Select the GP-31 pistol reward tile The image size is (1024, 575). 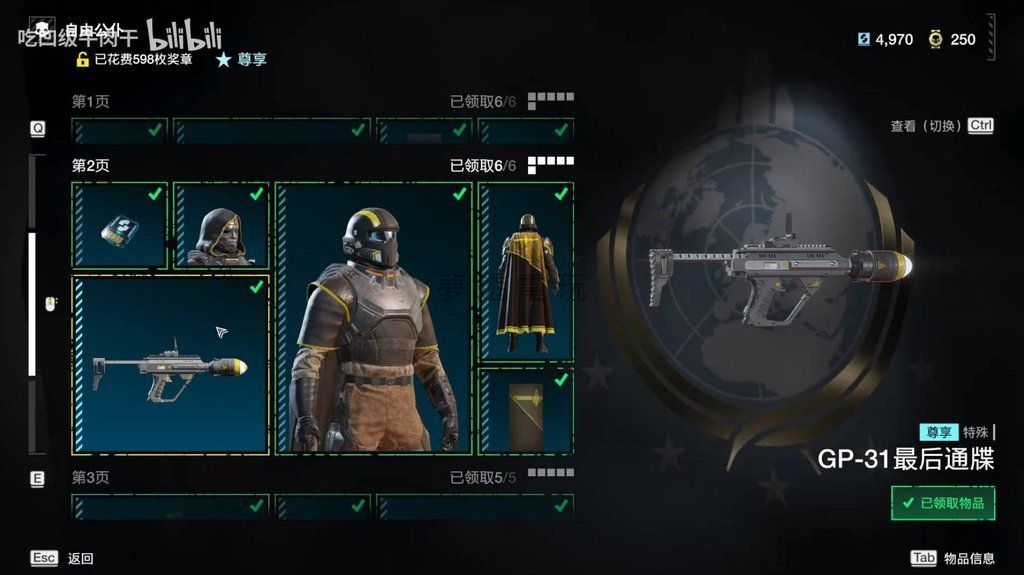[170, 366]
